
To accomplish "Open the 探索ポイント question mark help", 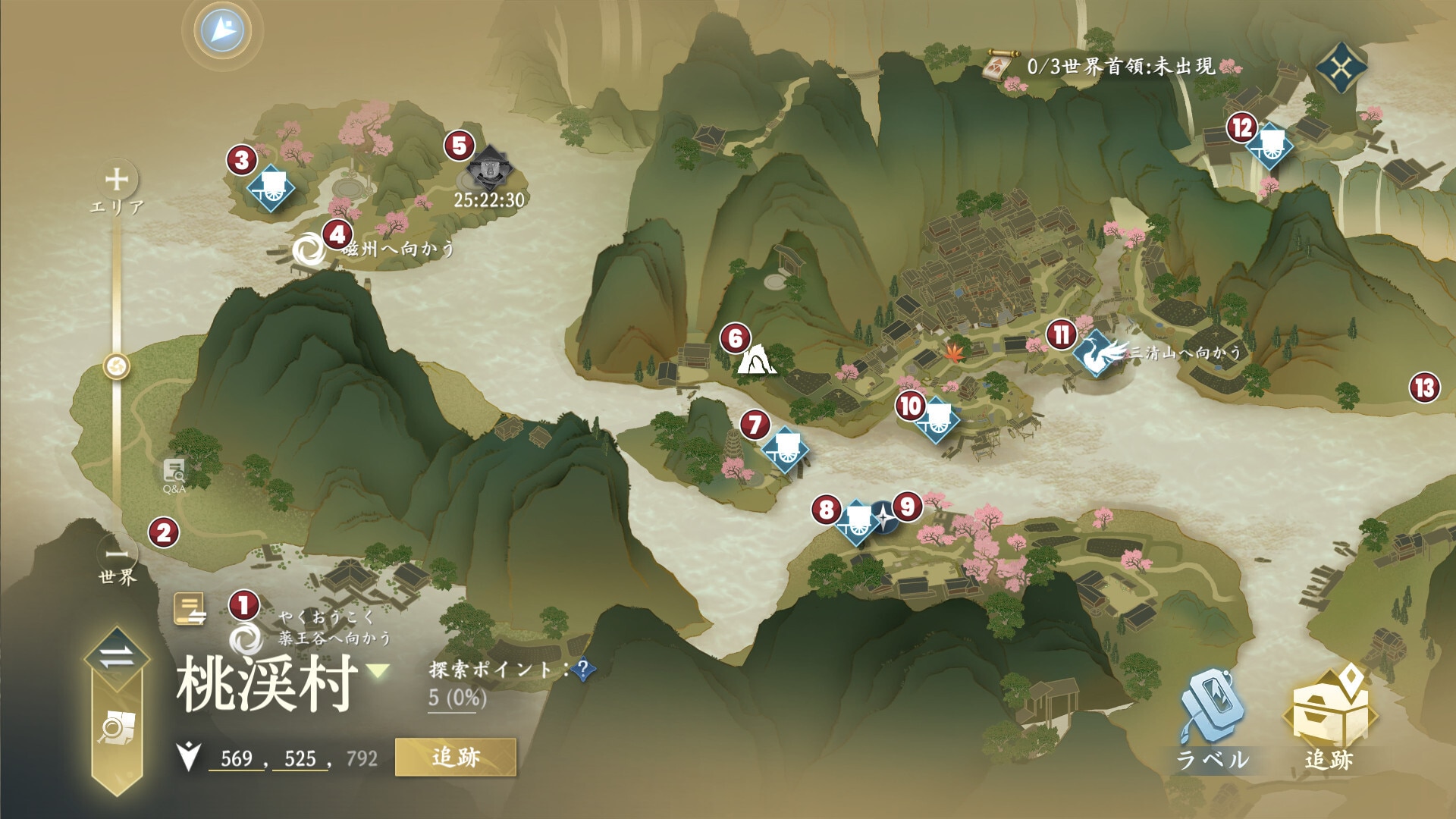I will 582,670.
